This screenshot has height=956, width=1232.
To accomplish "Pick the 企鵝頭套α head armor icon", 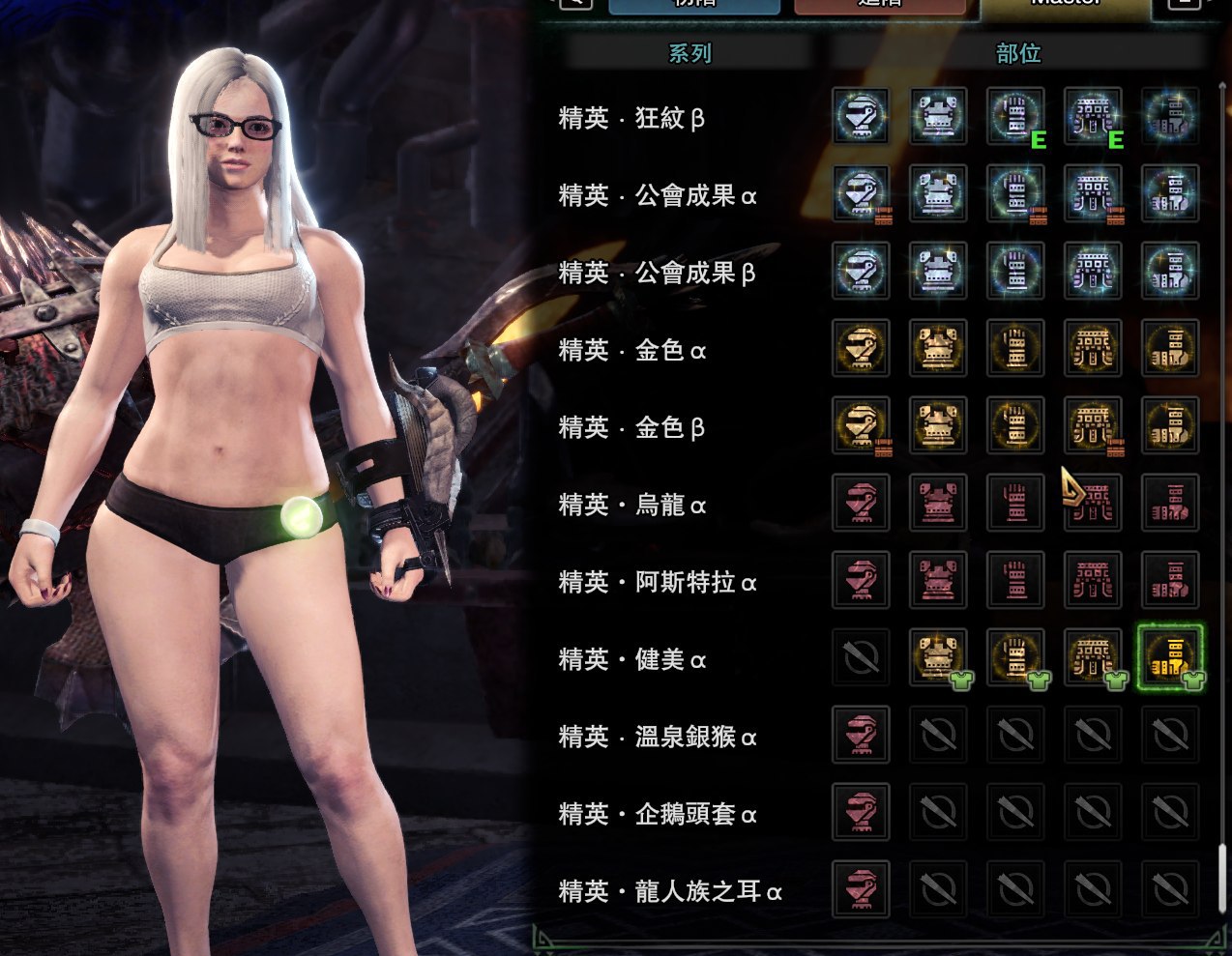I will coord(861,812).
